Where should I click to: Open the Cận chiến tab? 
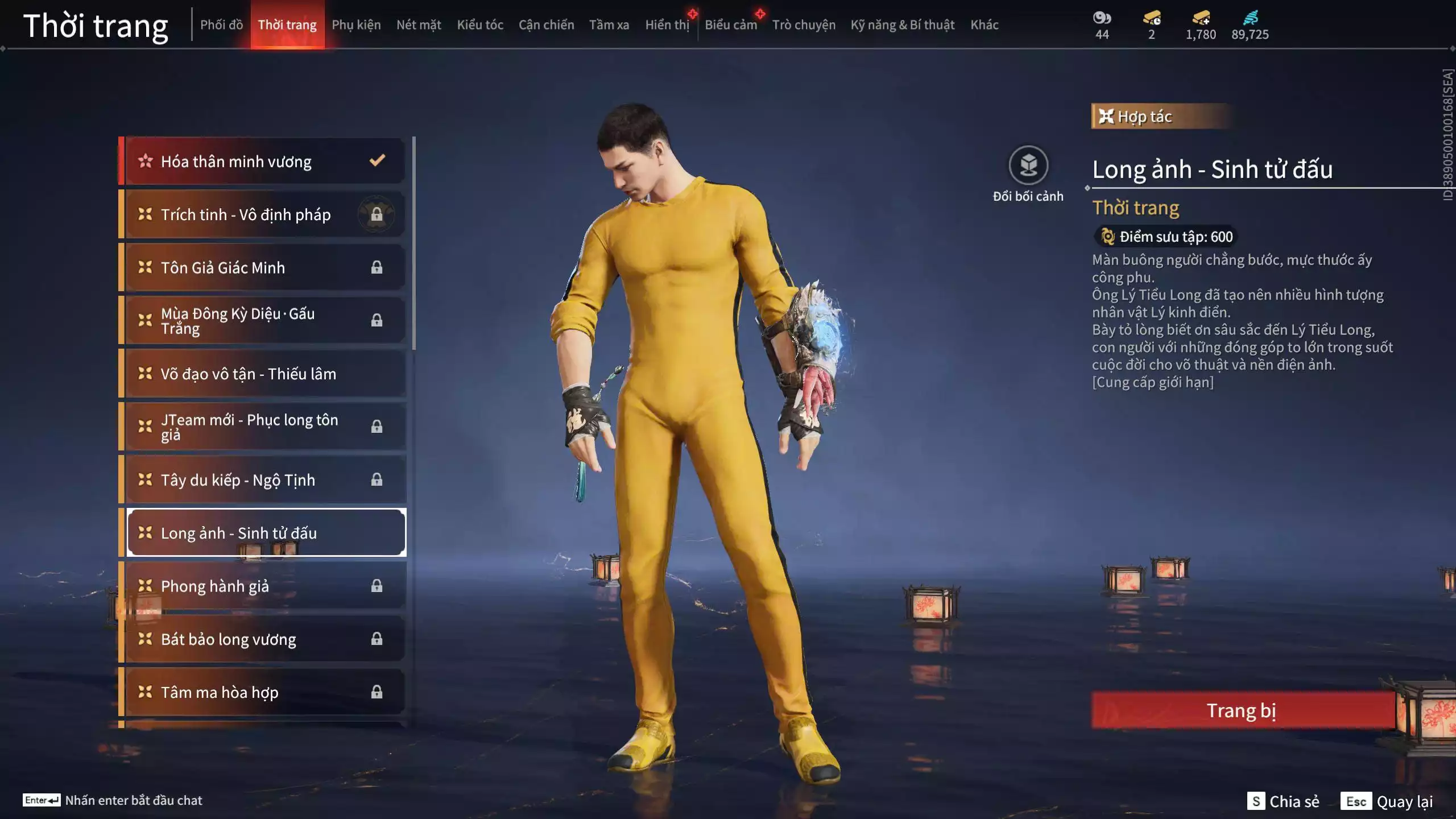(546, 25)
